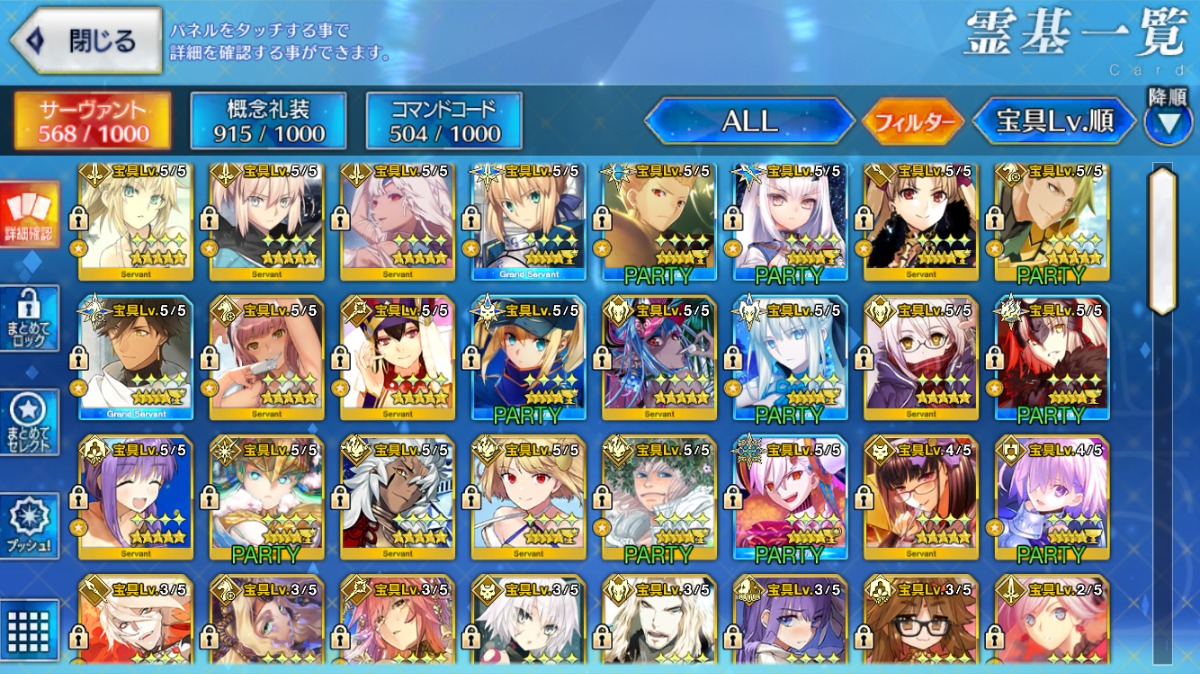Select the laughing purple-haired servant card
This screenshot has width=1200, height=674.
click(x=135, y=497)
